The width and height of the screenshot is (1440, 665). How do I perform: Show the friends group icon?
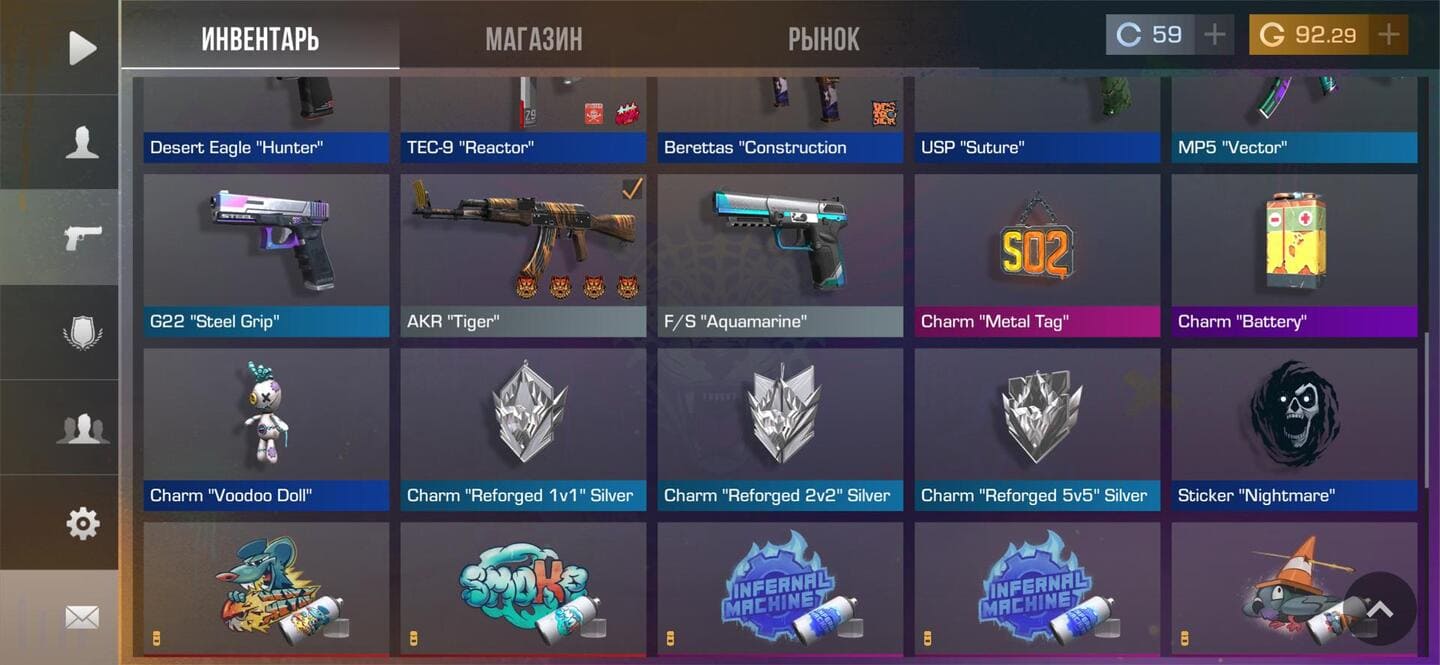click(x=82, y=428)
